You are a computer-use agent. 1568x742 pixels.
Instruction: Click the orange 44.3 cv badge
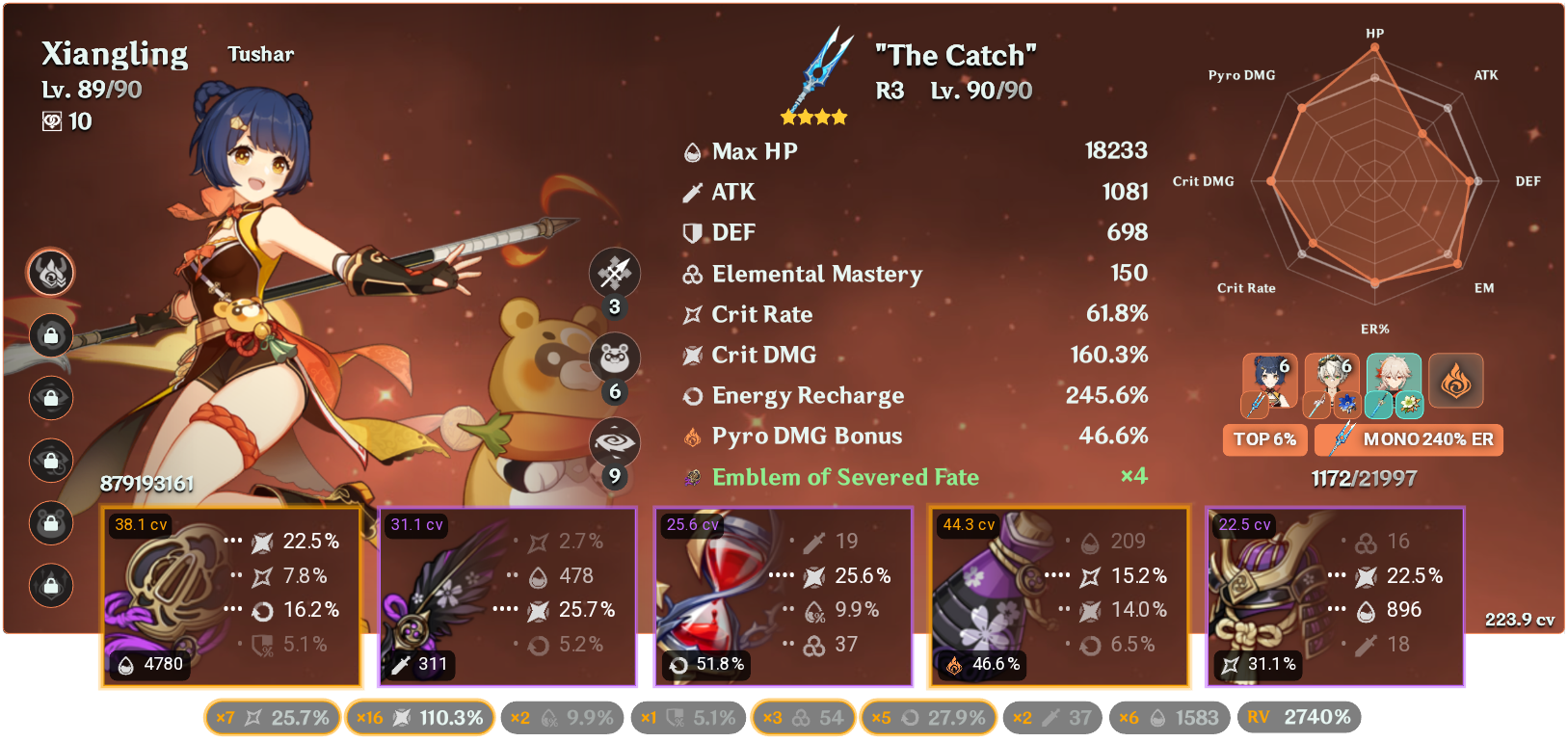pyautogui.click(x=969, y=525)
